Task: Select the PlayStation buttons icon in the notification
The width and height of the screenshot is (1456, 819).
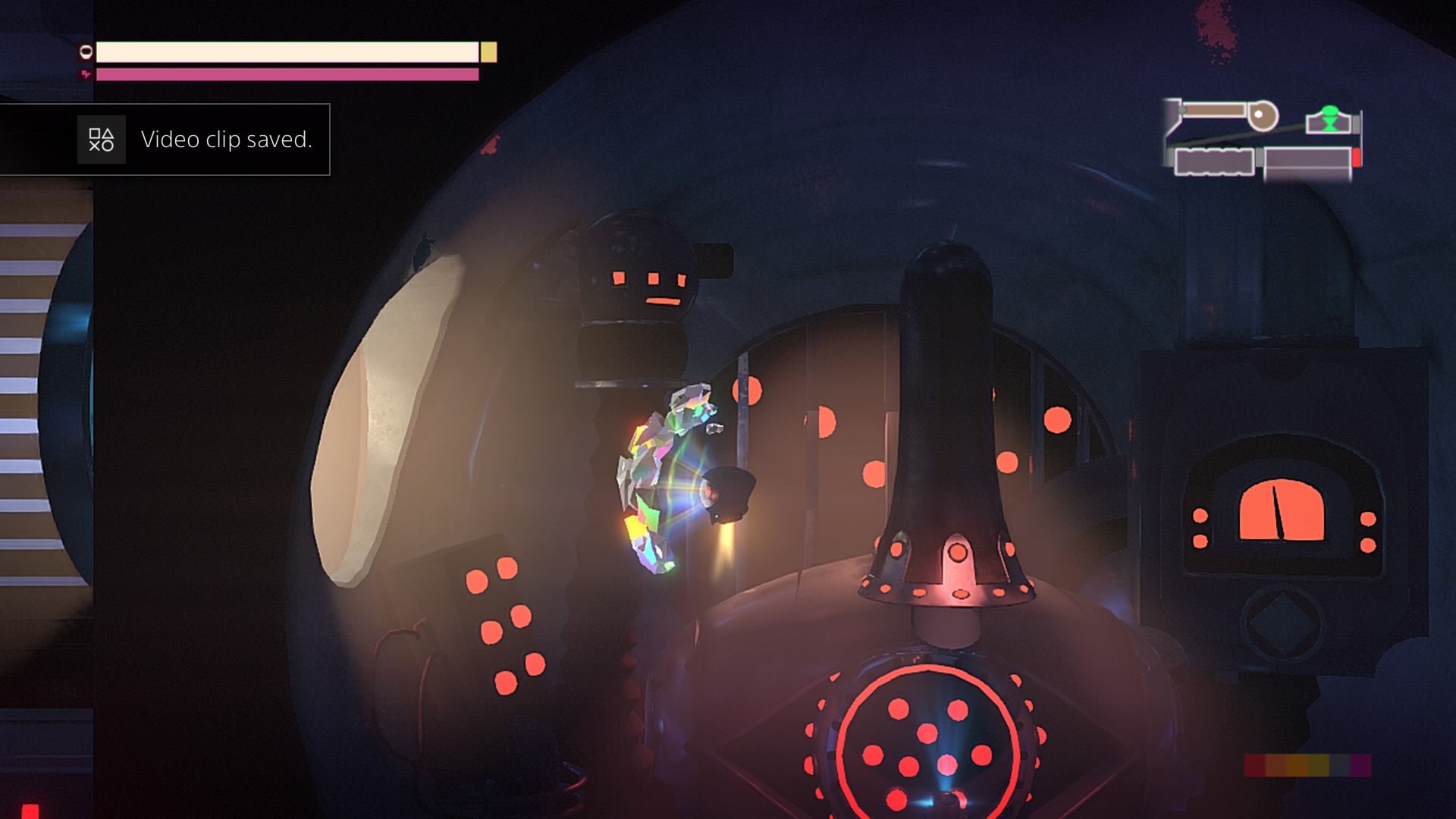Action: pos(101,140)
